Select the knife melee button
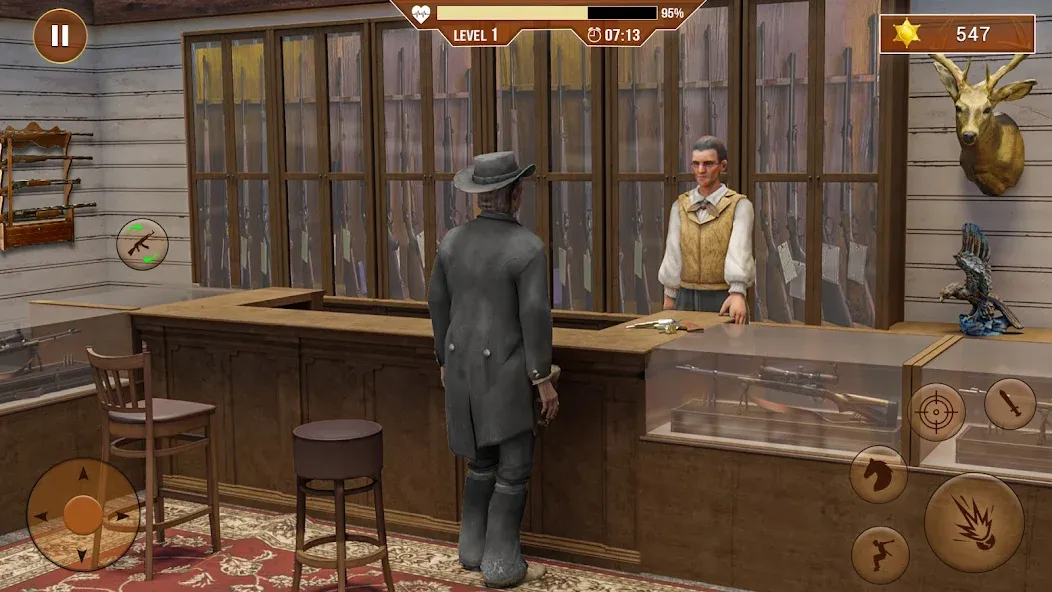Viewport: 1052px width, 592px height. point(1010,403)
